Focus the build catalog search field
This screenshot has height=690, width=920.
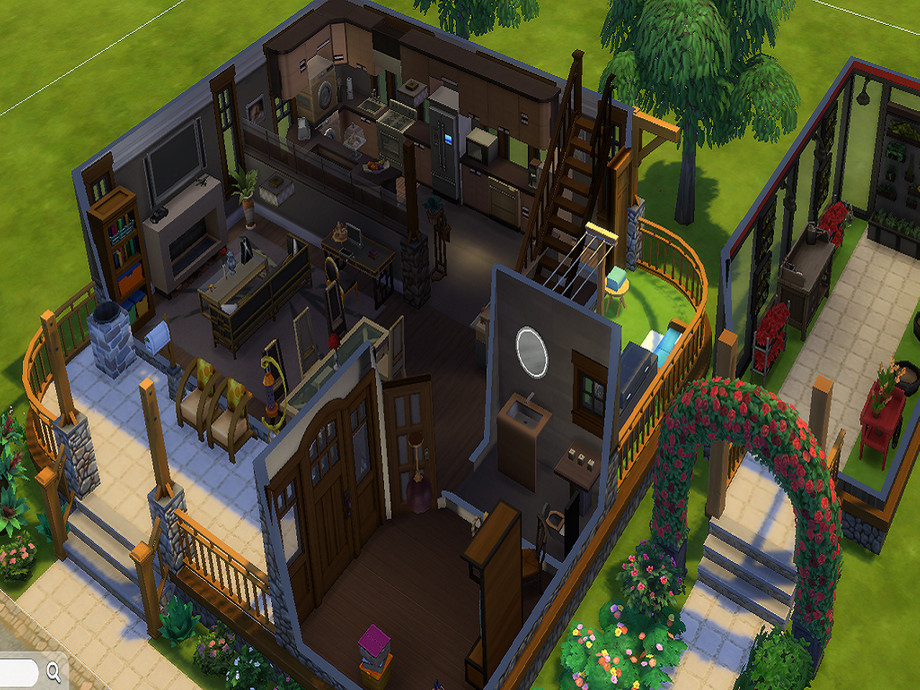coord(18,671)
